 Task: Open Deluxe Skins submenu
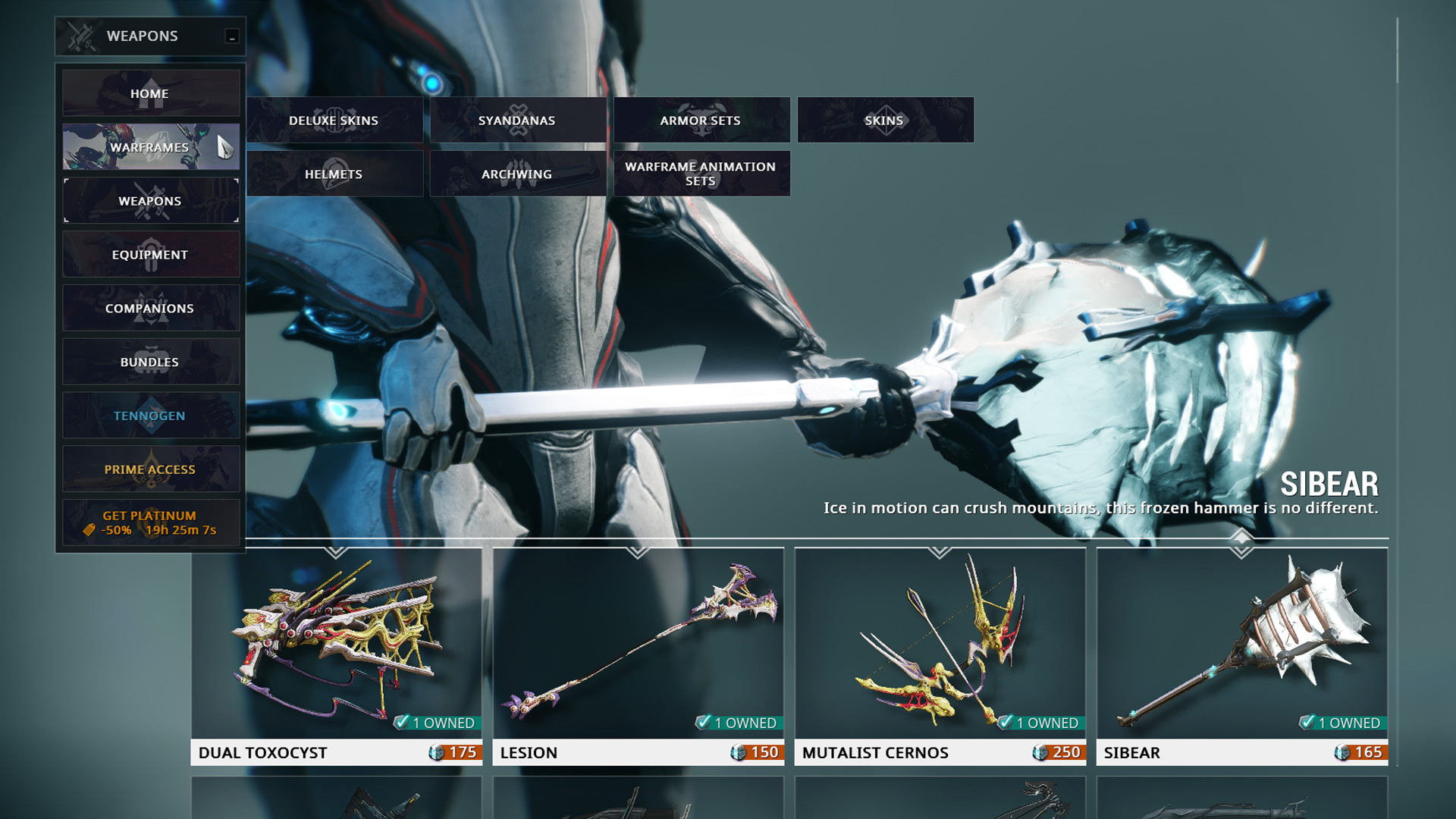(x=334, y=120)
